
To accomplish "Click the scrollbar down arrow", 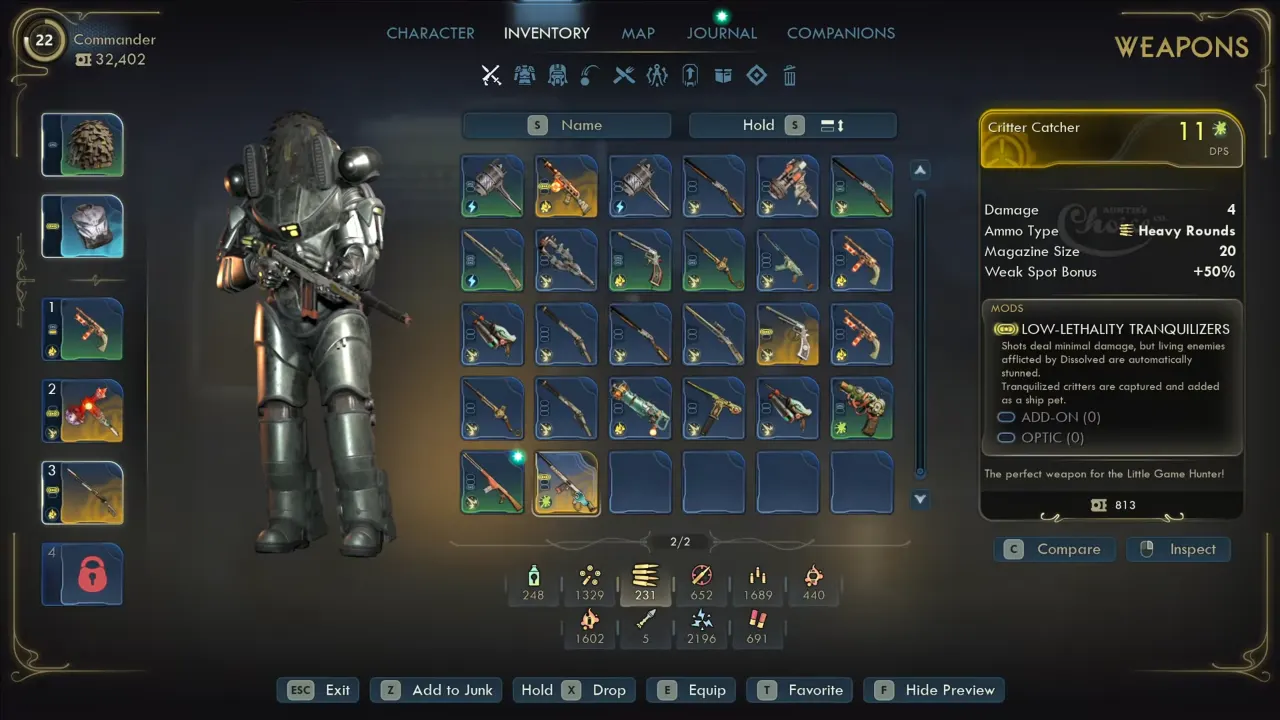I will tap(919, 499).
